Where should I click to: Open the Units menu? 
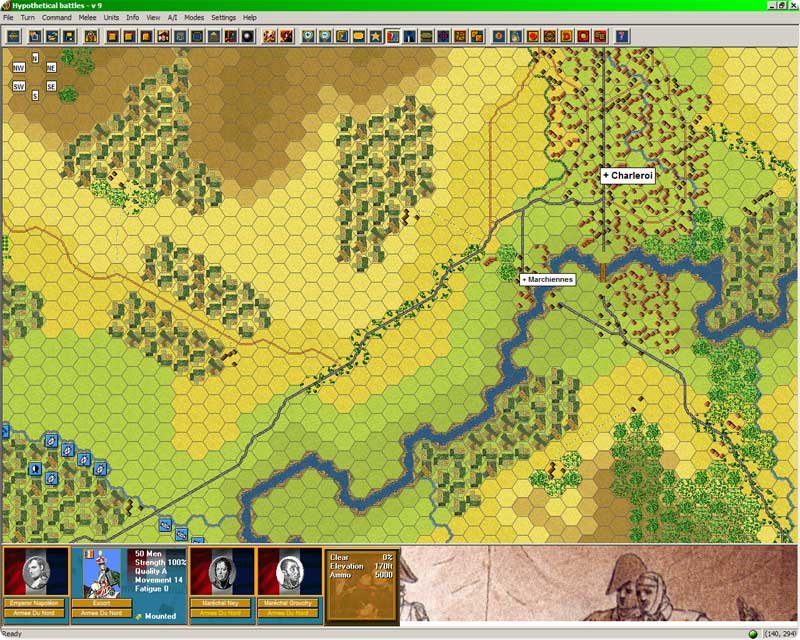coord(112,18)
